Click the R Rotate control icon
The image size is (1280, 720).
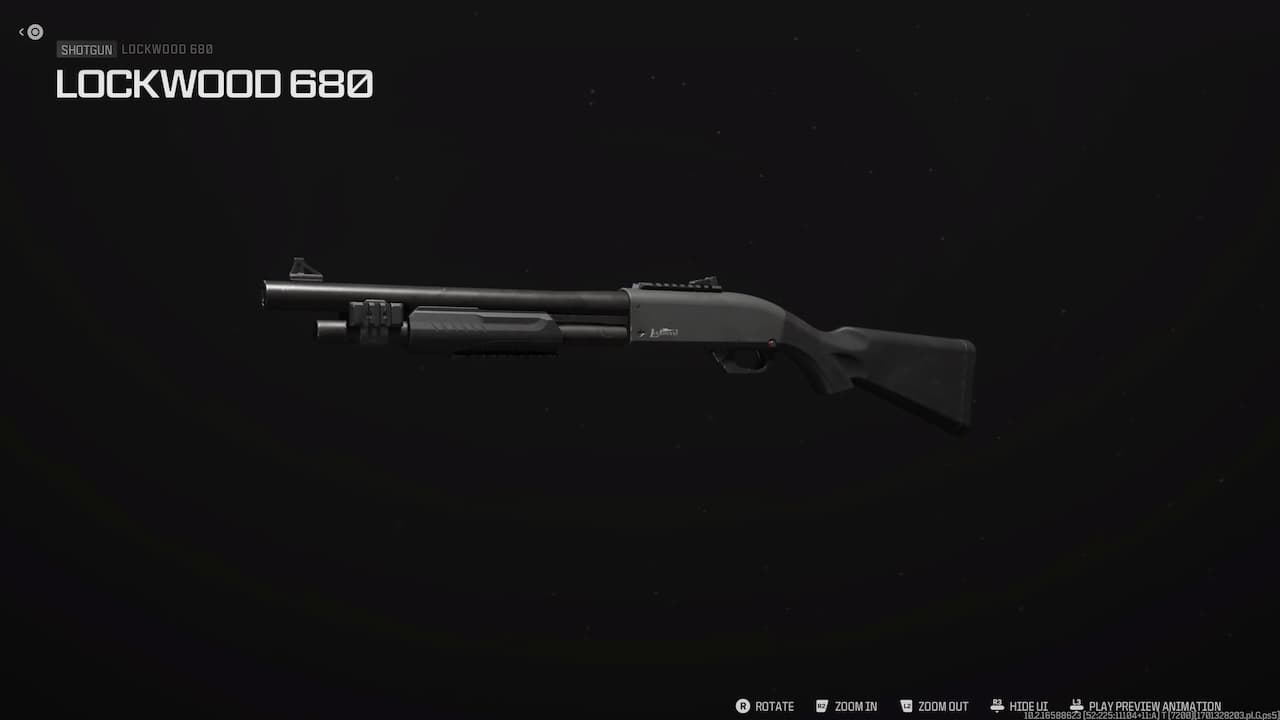(744, 705)
